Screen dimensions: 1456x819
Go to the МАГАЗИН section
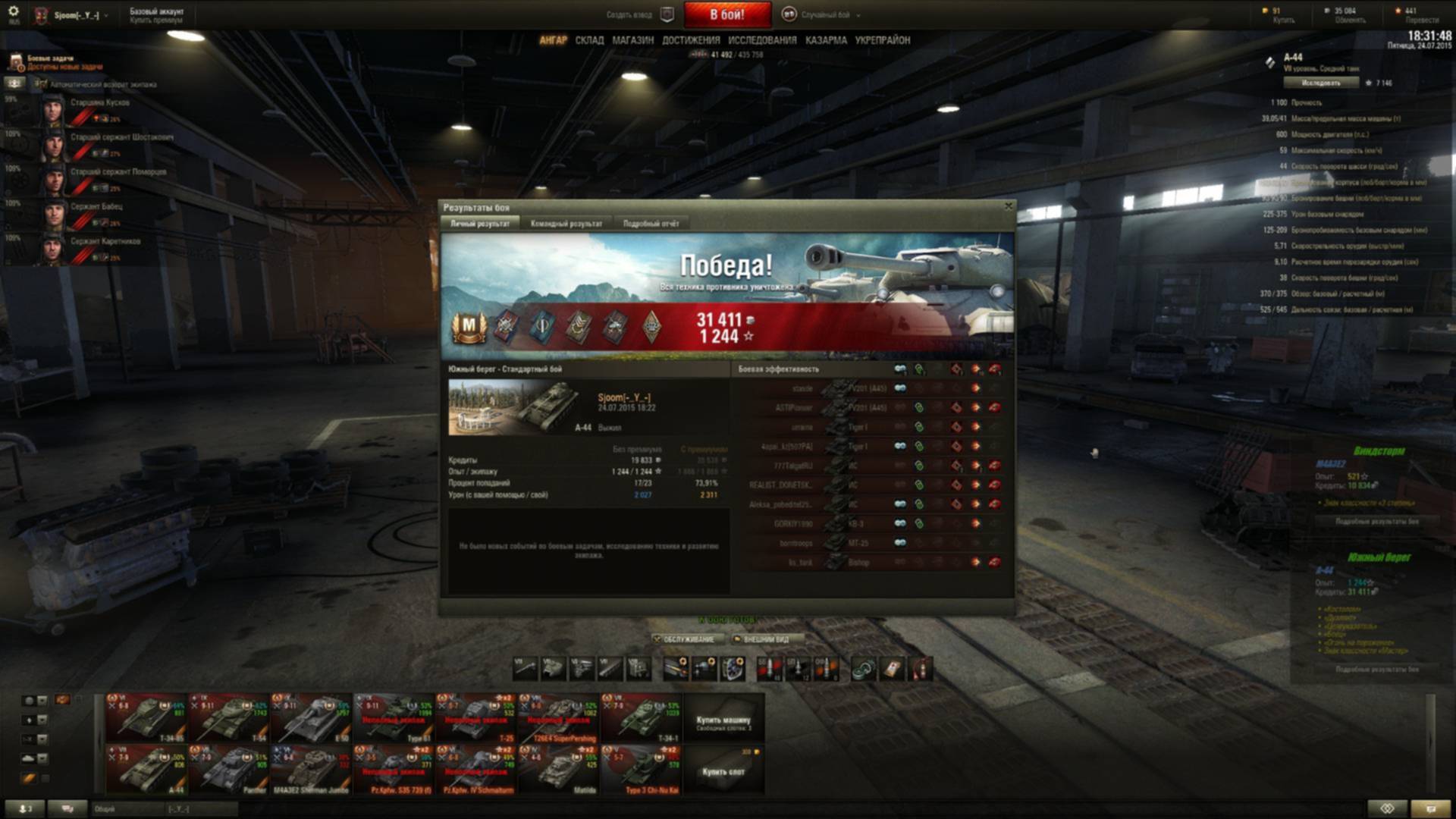click(632, 40)
